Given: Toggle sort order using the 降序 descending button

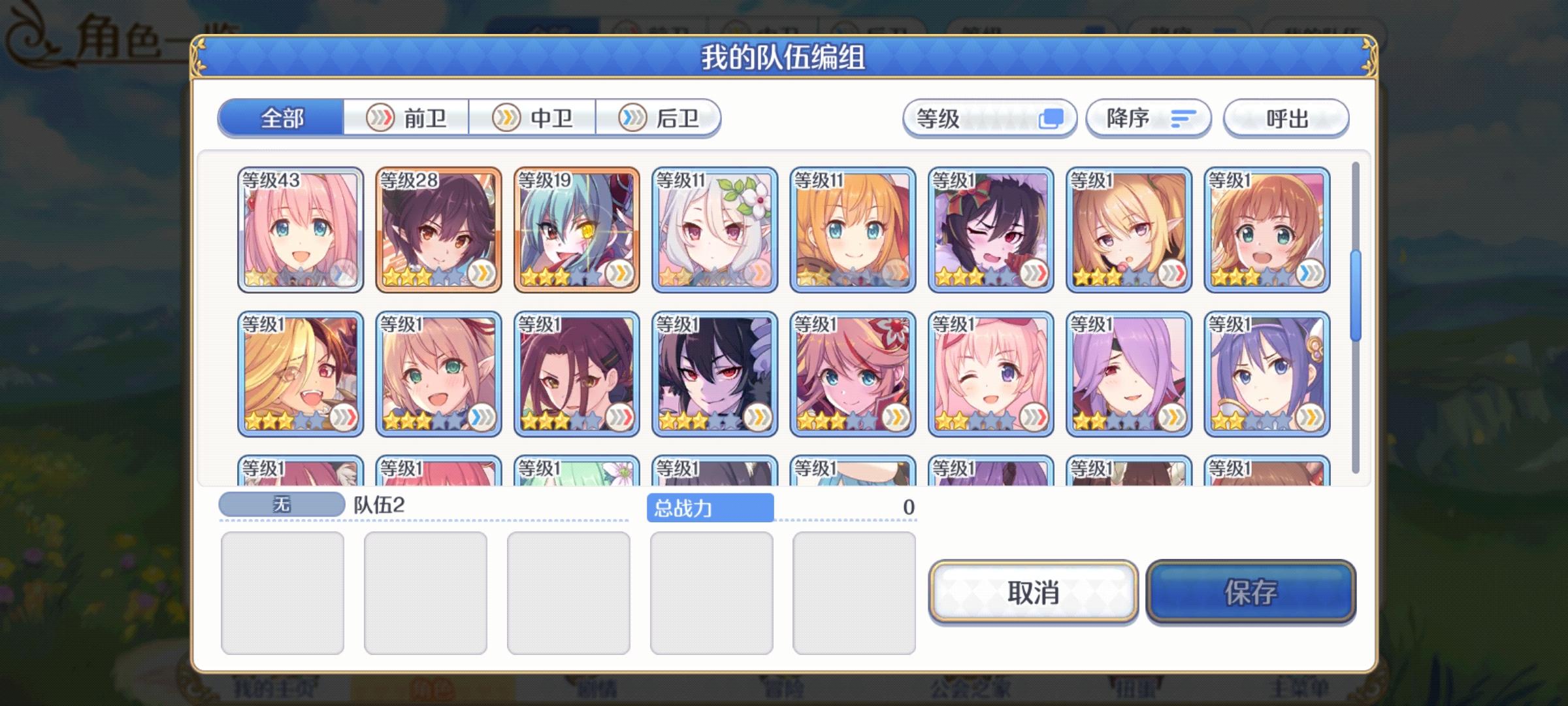Looking at the screenshot, I should click(1148, 118).
